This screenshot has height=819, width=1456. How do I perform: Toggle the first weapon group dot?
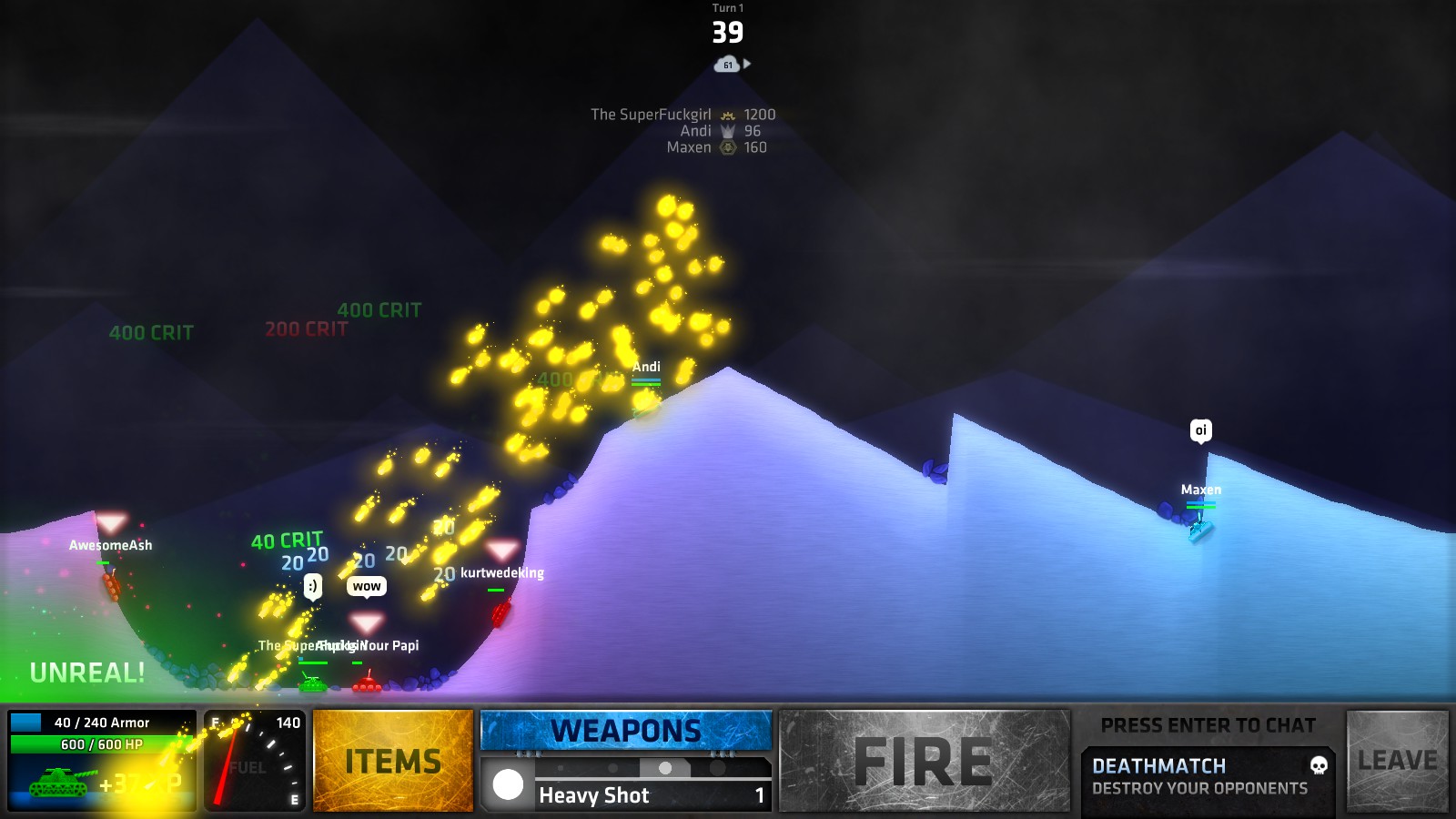coord(561,768)
